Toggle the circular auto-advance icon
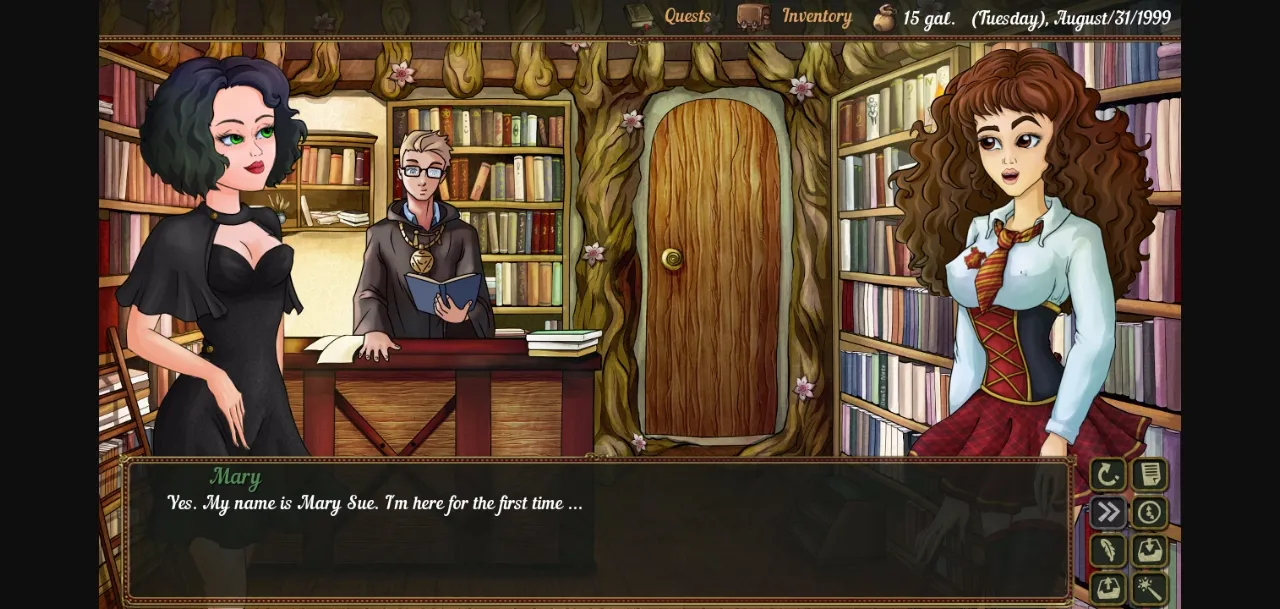The height and width of the screenshot is (609, 1280). click(1150, 513)
